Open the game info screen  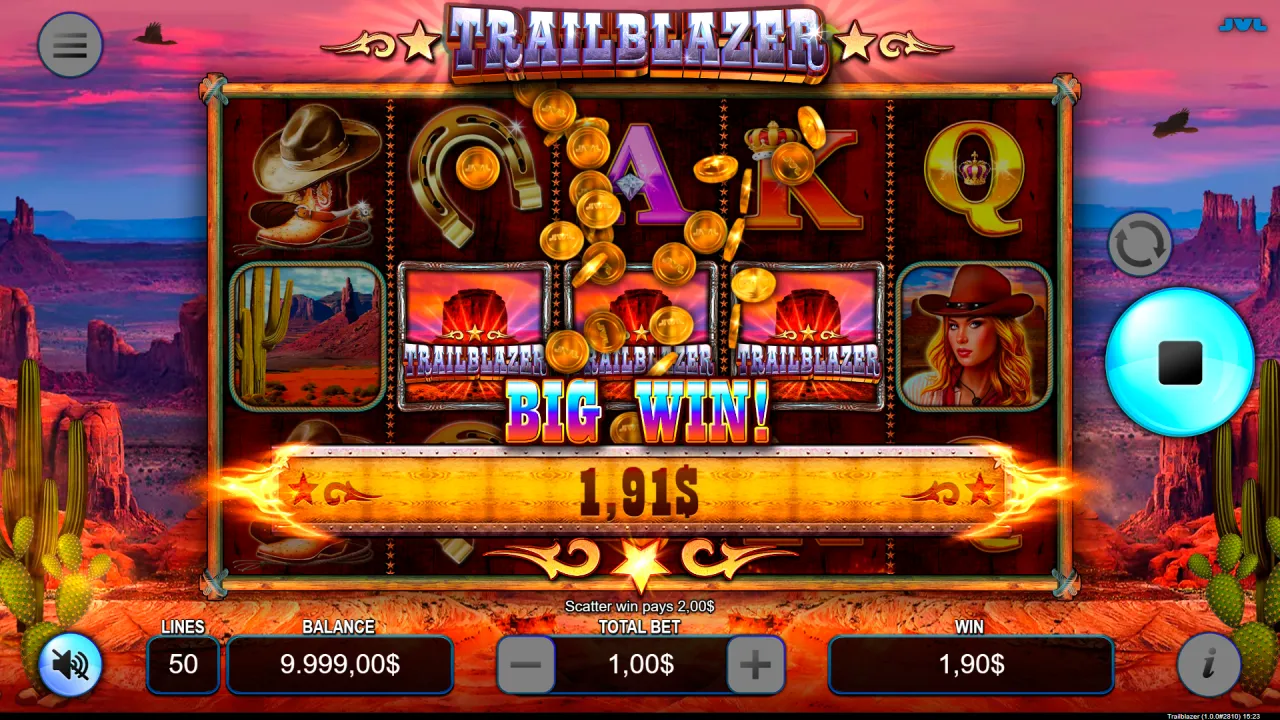point(1209,665)
